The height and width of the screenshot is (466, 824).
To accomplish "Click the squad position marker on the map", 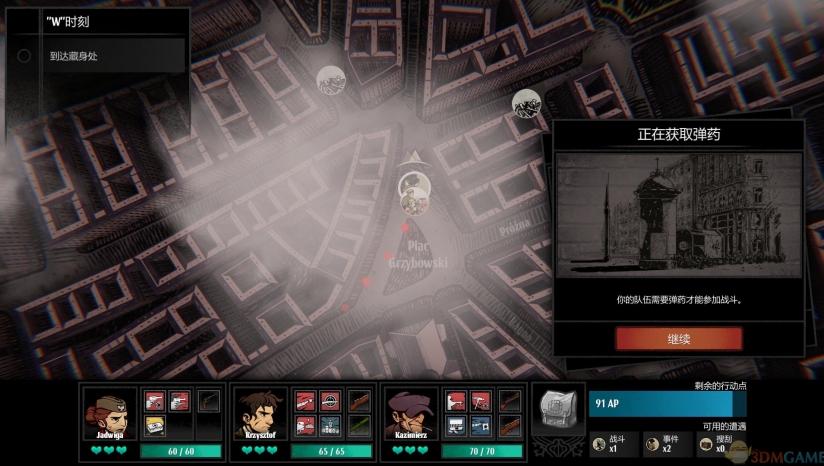I will (414, 188).
